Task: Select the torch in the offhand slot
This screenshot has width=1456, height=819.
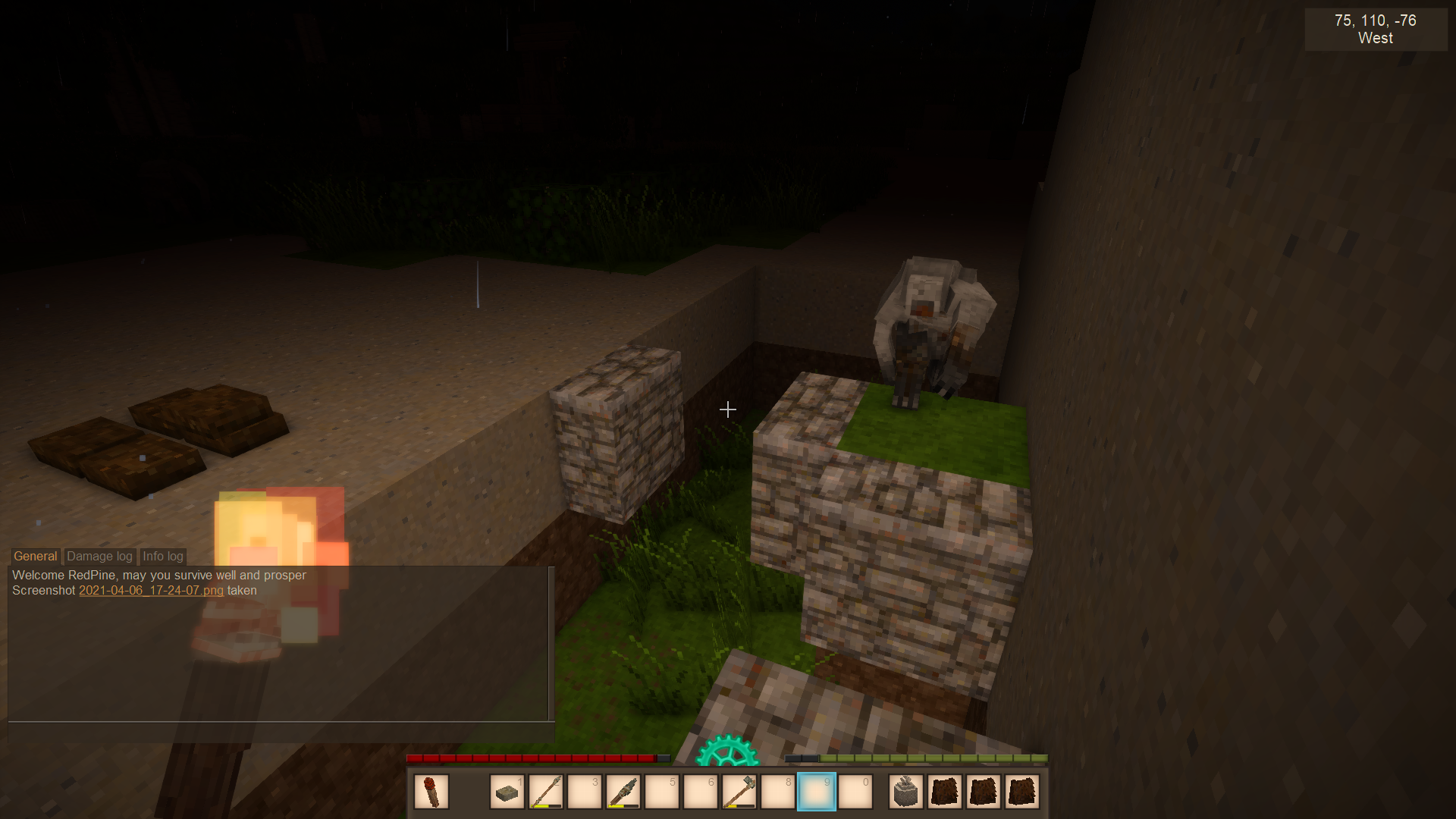Action: (431, 792)
